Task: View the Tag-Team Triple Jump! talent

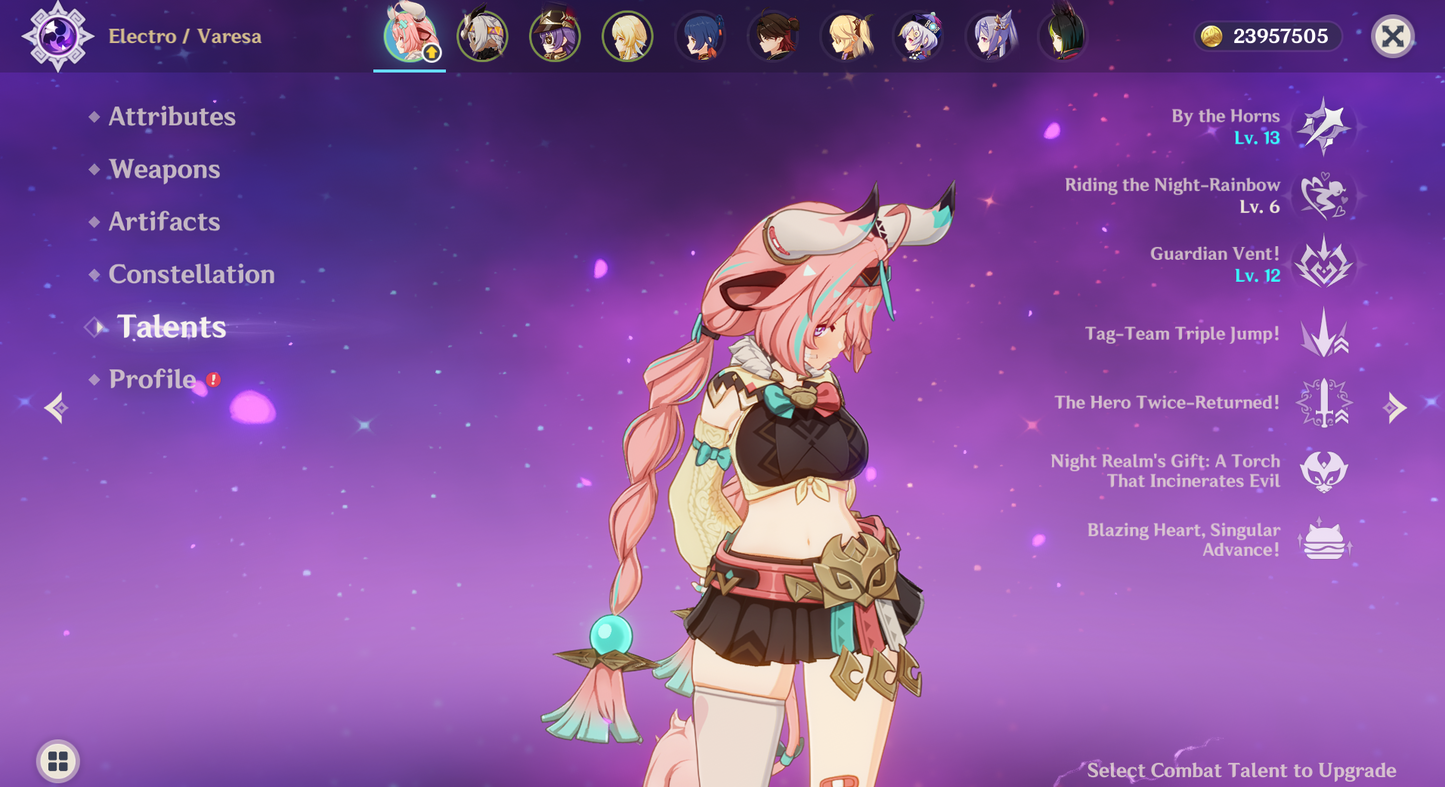Action: 1323,334
